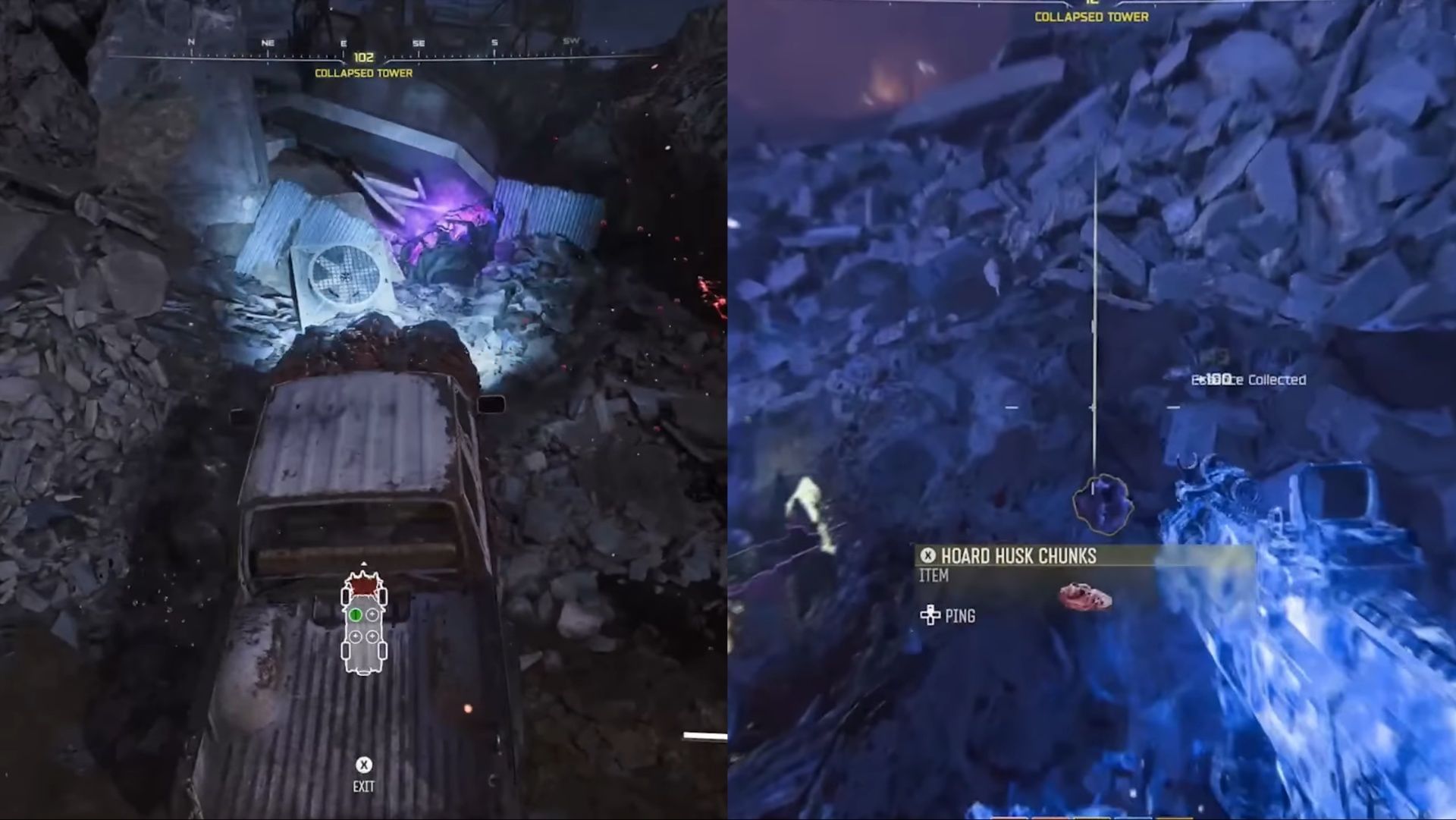Viewport: 1456px width, 820px height.
Task: Click the X button icon above EXIT
Action: coord(364,765)
